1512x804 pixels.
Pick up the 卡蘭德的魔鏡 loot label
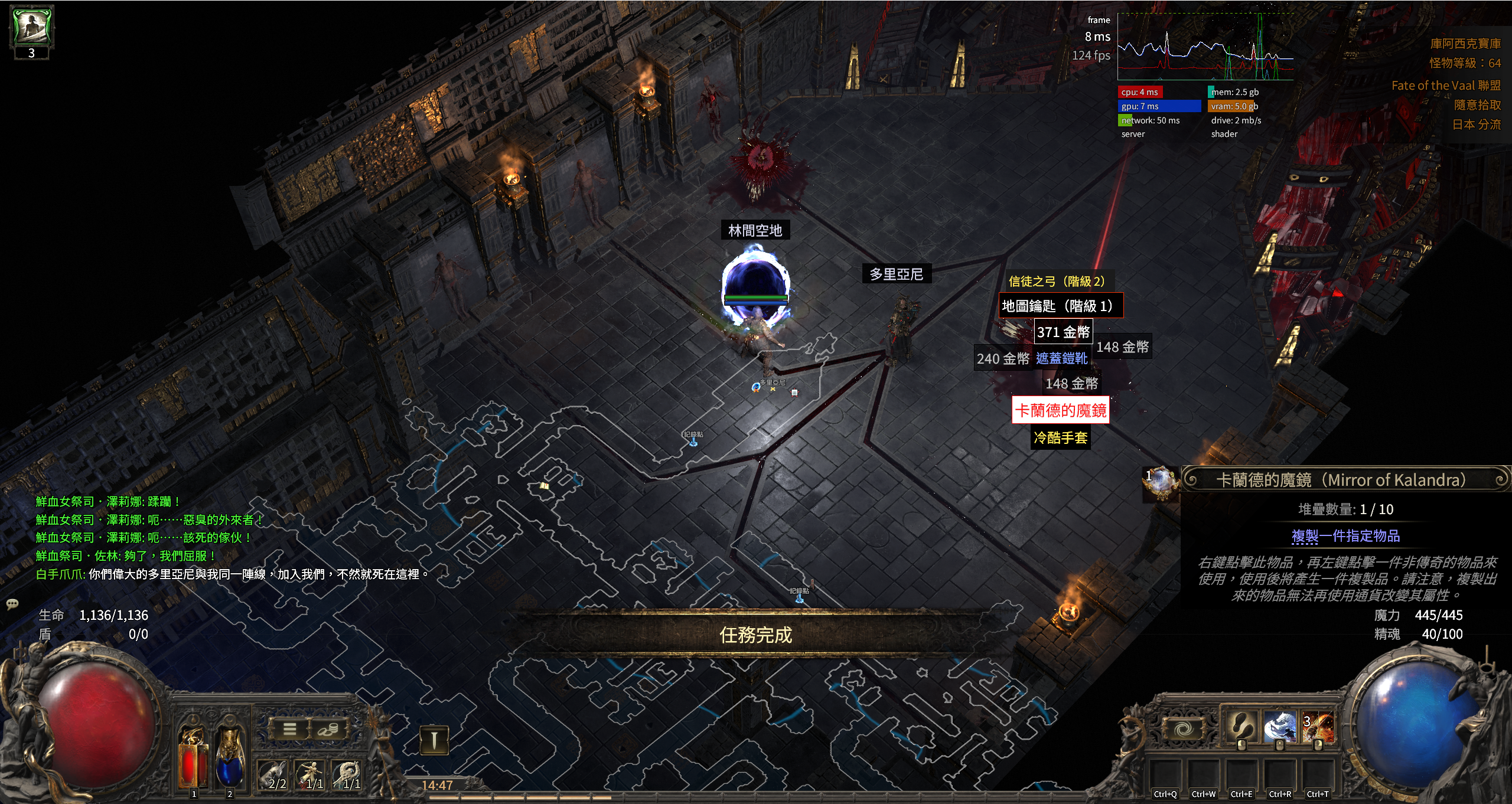[1060, 410]
